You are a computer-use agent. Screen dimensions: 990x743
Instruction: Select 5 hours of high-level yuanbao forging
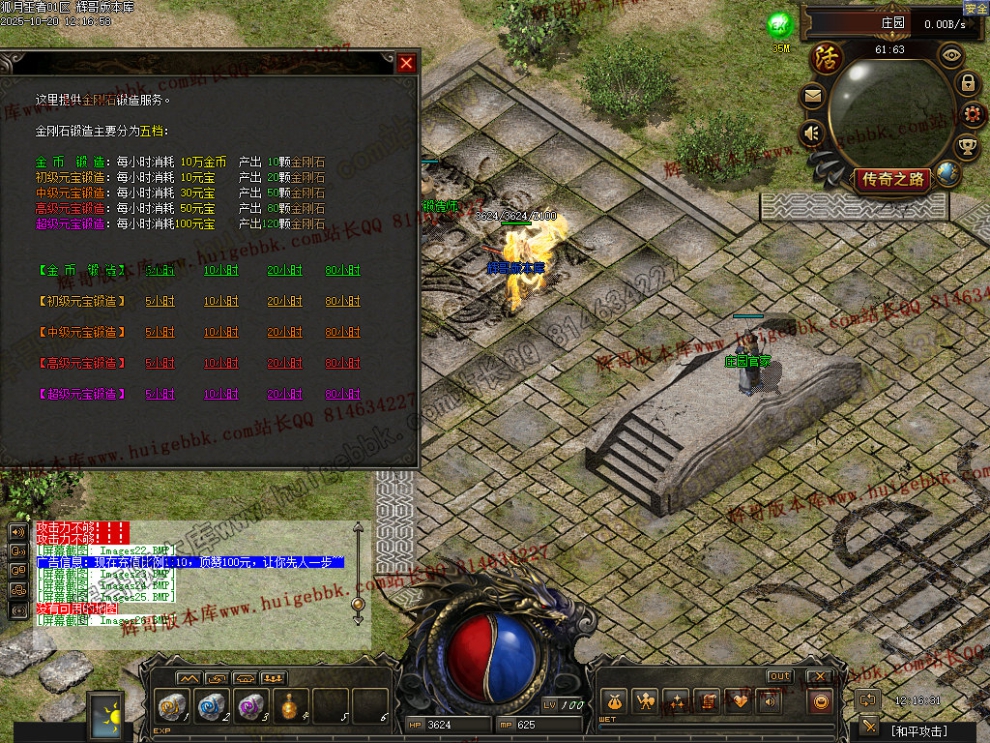[159, 364]
